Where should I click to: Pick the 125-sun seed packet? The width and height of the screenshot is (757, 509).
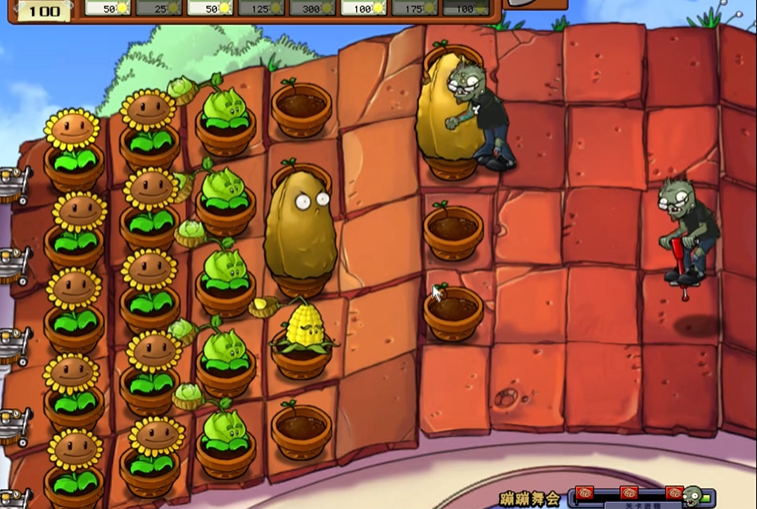261,8
